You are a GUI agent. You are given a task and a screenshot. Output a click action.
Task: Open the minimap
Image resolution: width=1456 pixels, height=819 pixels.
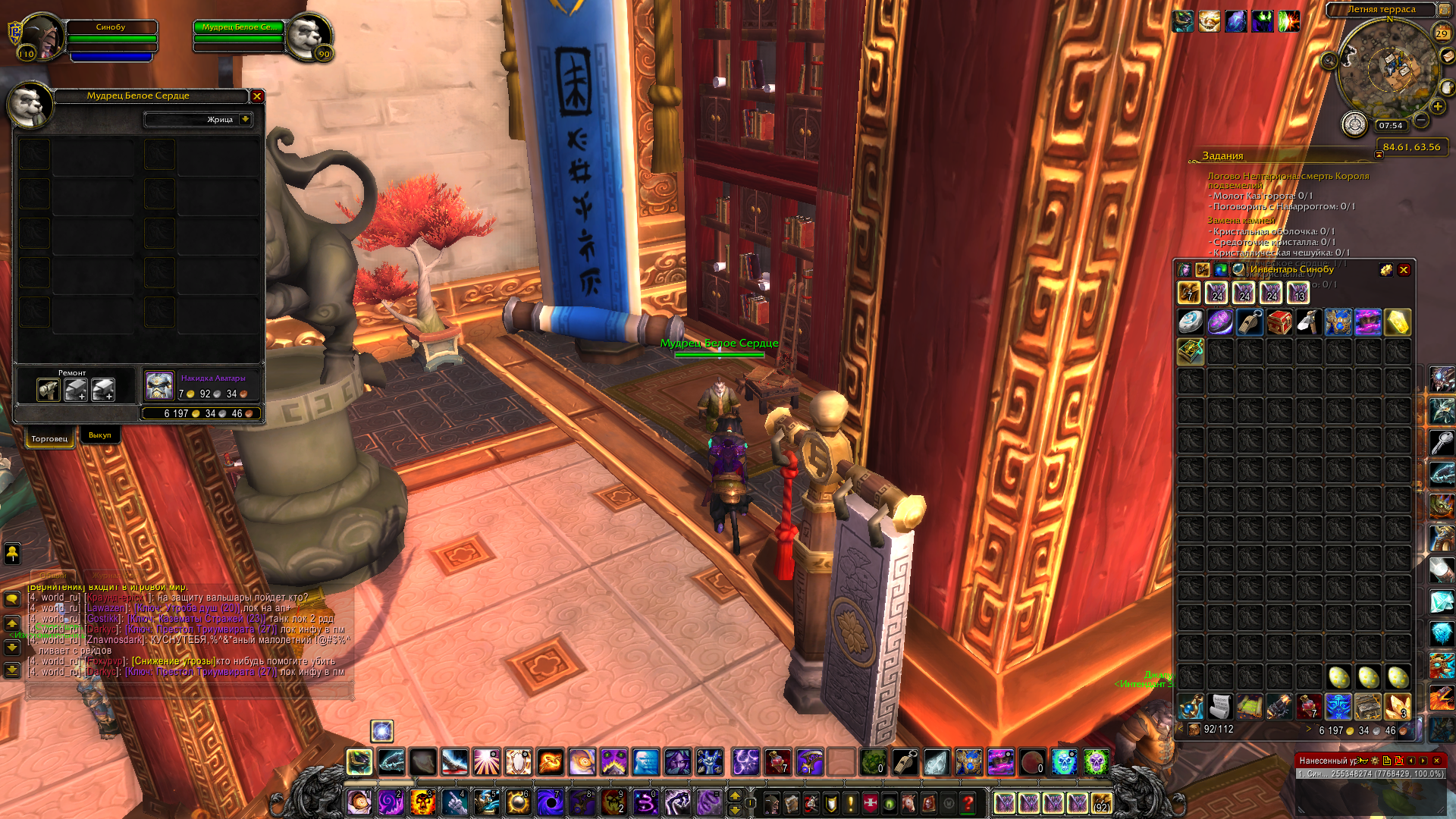1389,68
